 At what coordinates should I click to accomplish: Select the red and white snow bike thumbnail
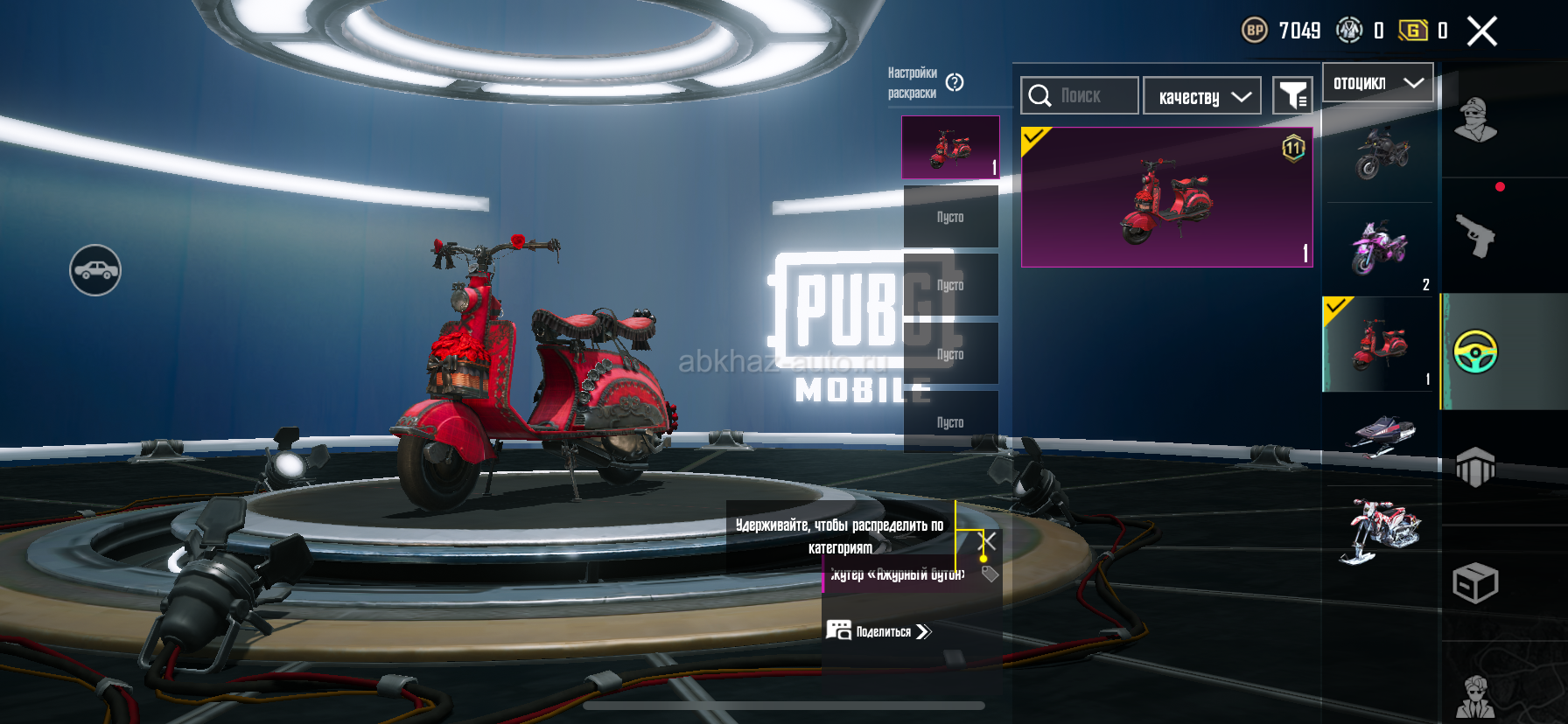point(1381,529)
